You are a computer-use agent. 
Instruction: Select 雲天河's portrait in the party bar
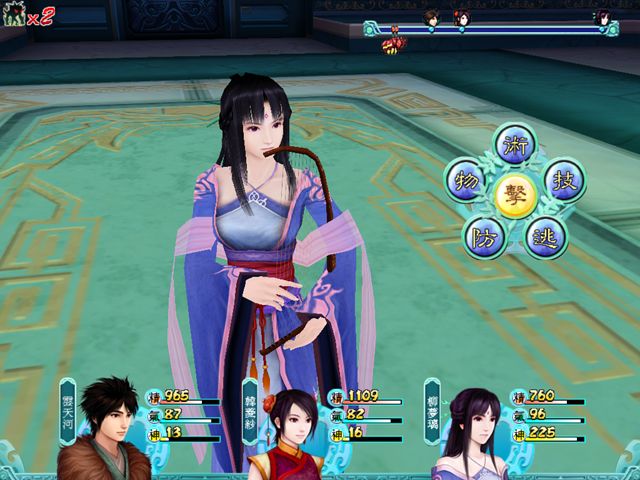(x=104, y=428)
